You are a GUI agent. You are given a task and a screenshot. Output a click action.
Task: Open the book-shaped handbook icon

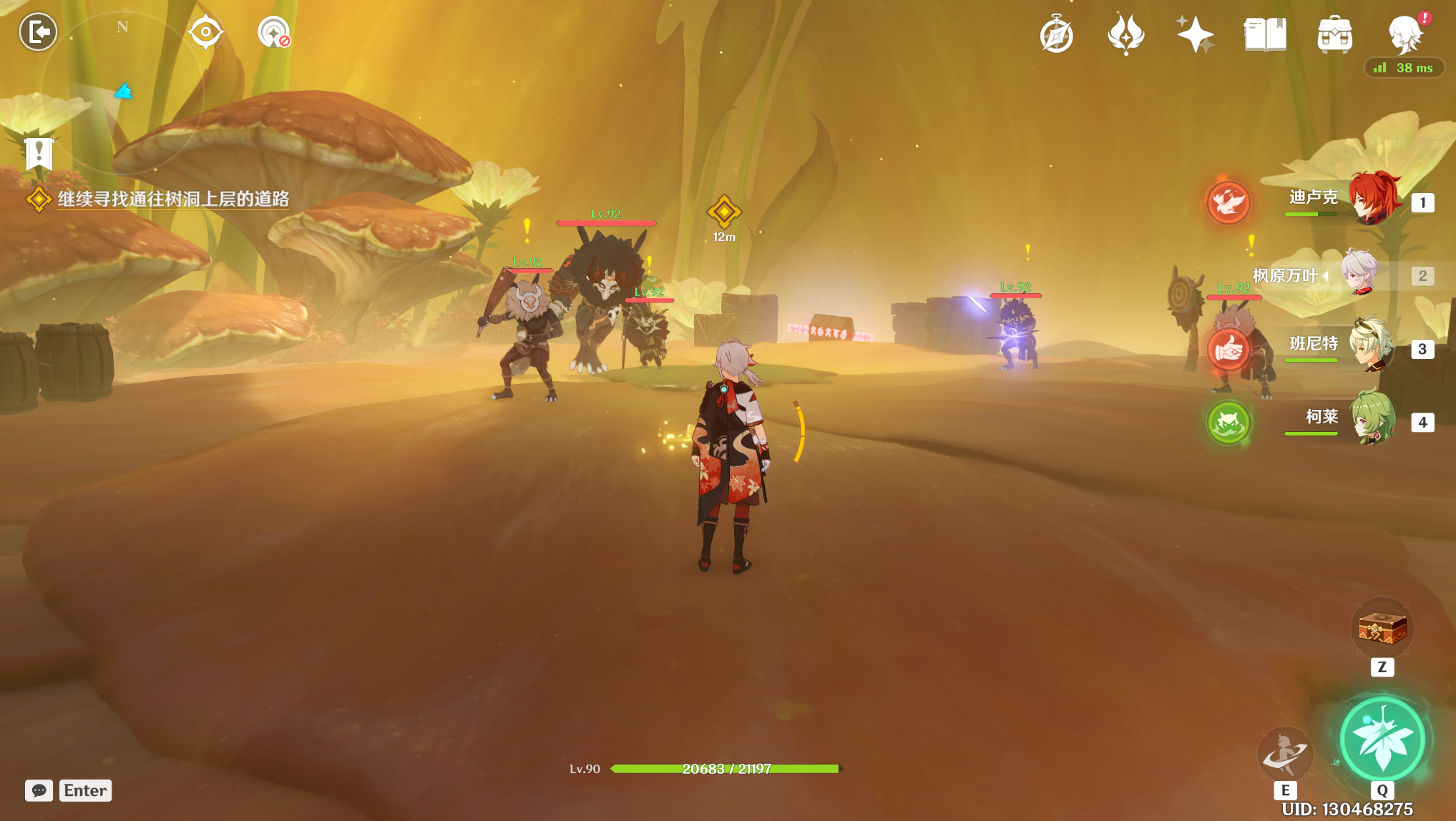pos(1265,34)
